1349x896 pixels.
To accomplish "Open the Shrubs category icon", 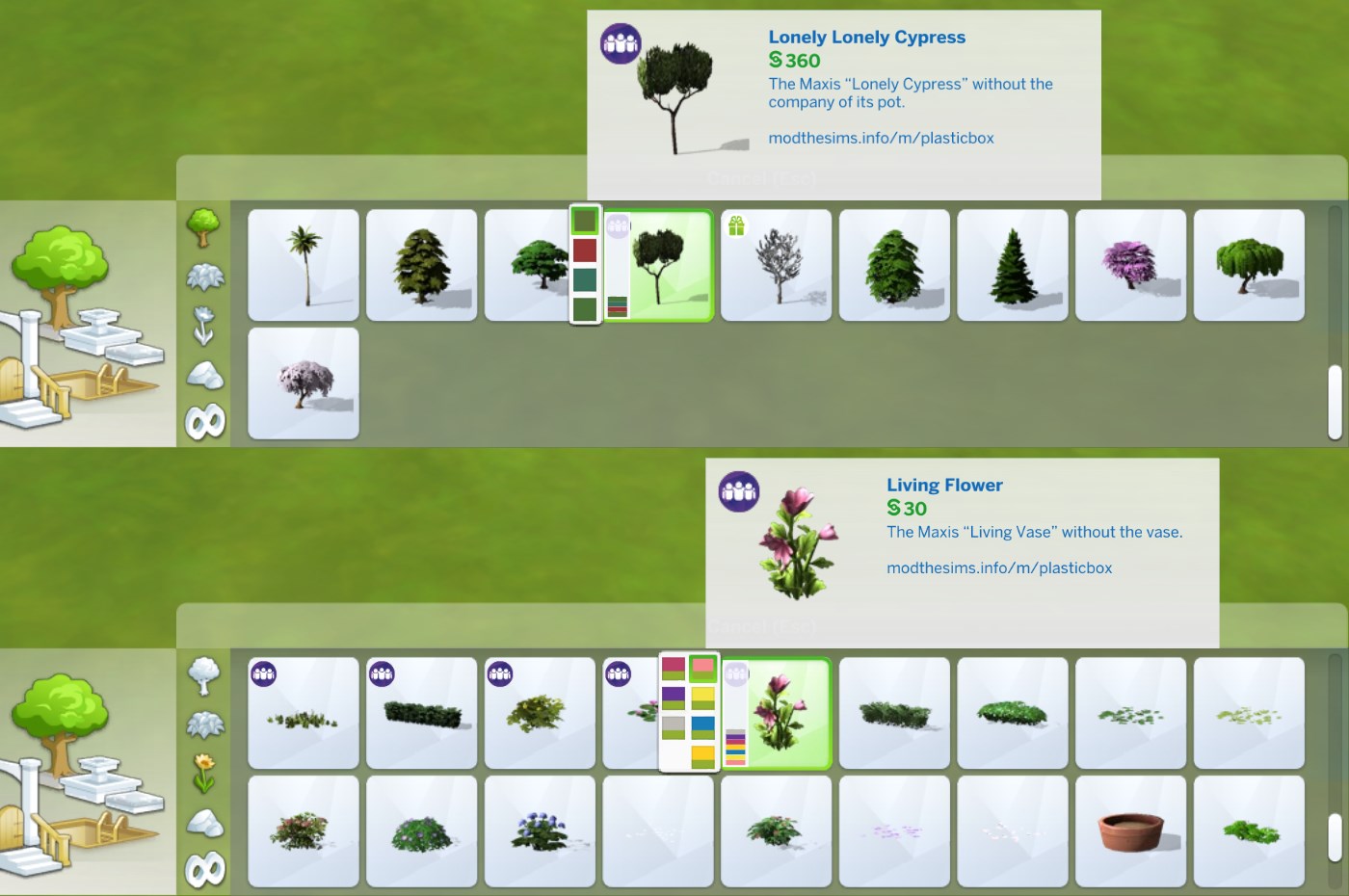I will (x=204, y=277).
